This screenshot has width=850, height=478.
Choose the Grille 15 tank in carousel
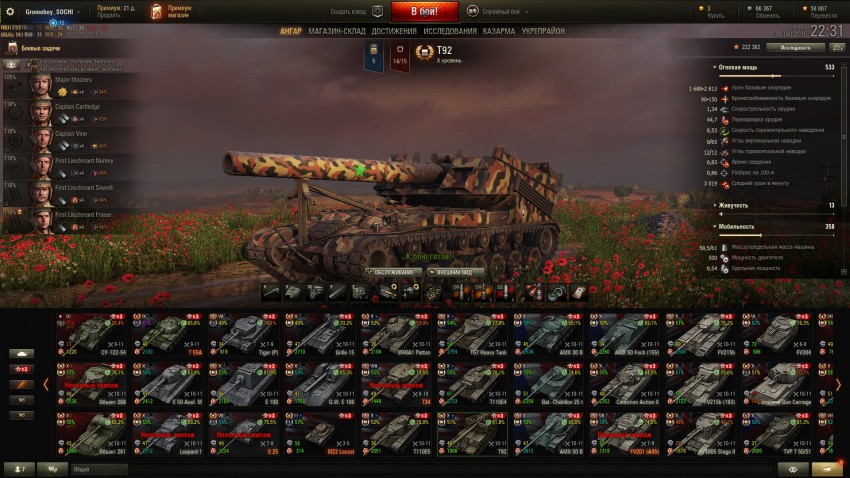319,336
